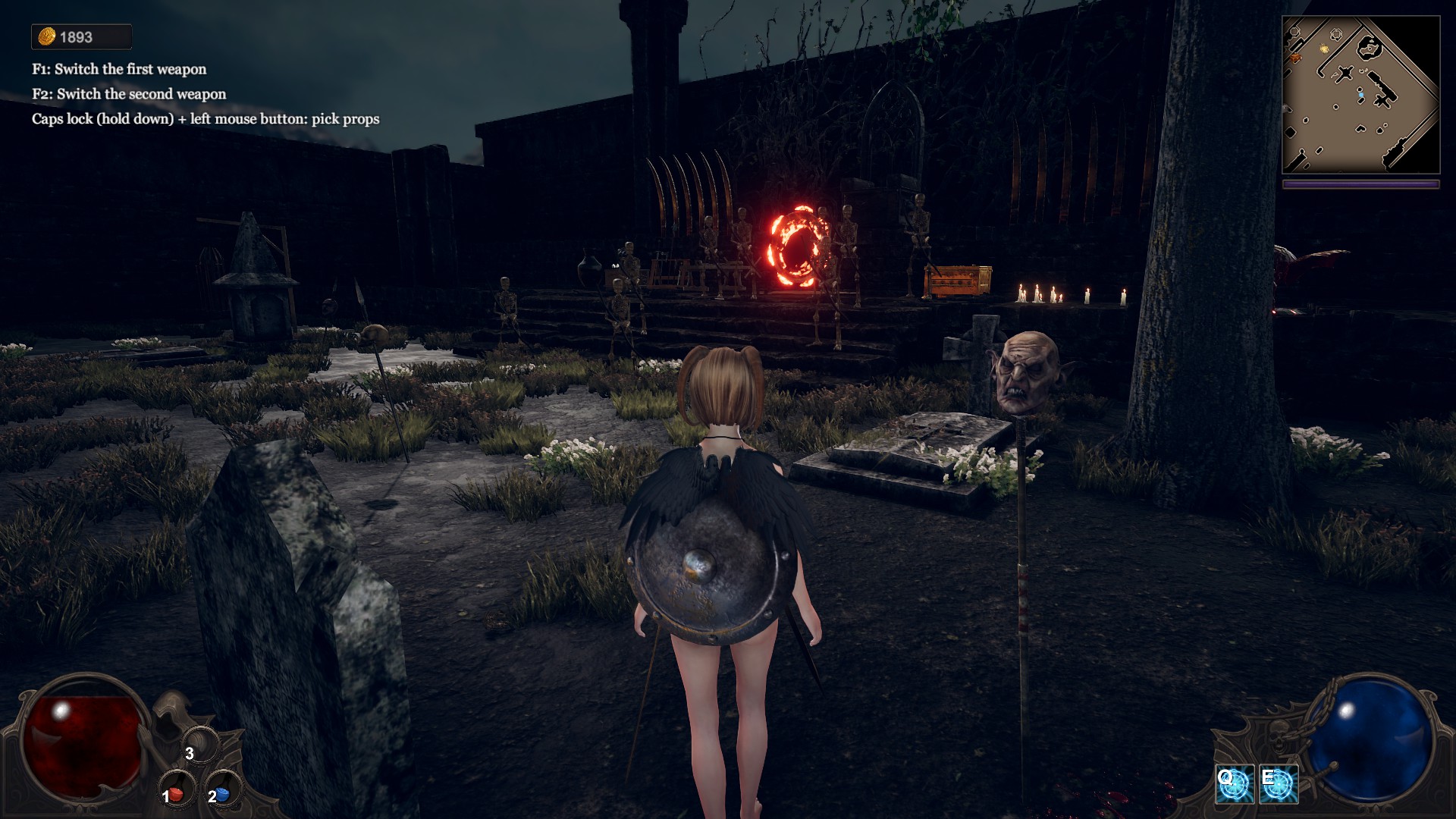Activate the Q energy swirl skill
This screenshot has height=819, width=1456.
coord(1235,784)
